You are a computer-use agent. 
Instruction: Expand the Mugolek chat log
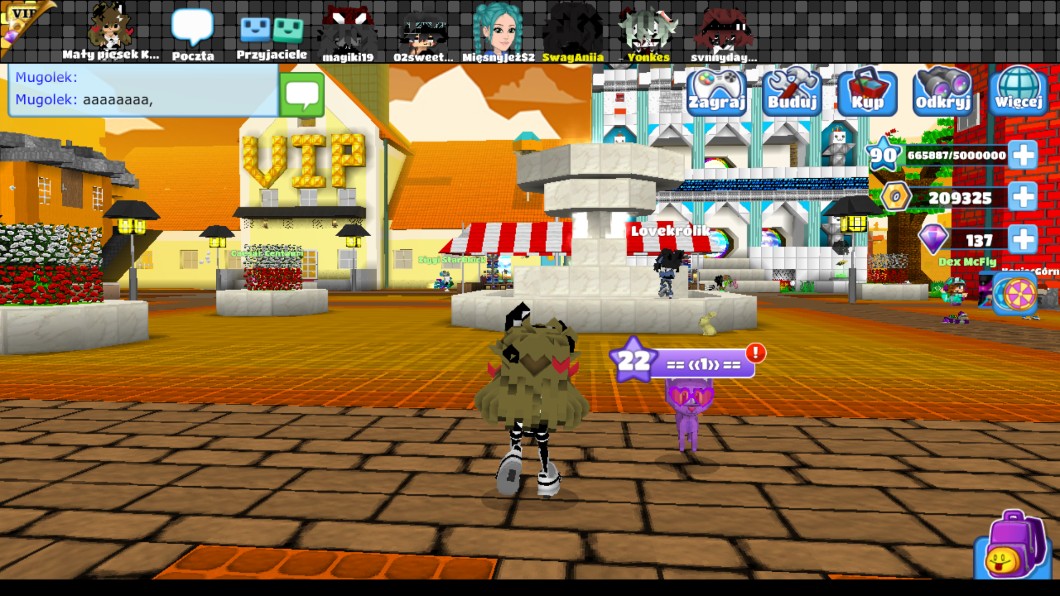click(x=143, y=90)
